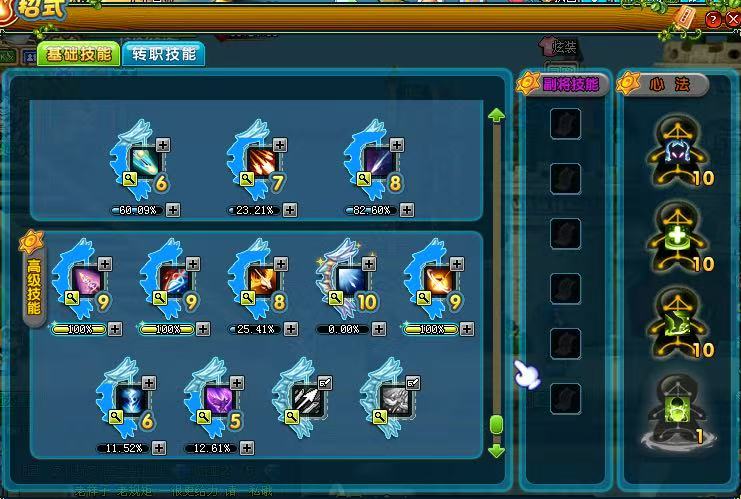
Task: Select the level 7 triple-arrow skill icon
Action: tap(258, 162)
